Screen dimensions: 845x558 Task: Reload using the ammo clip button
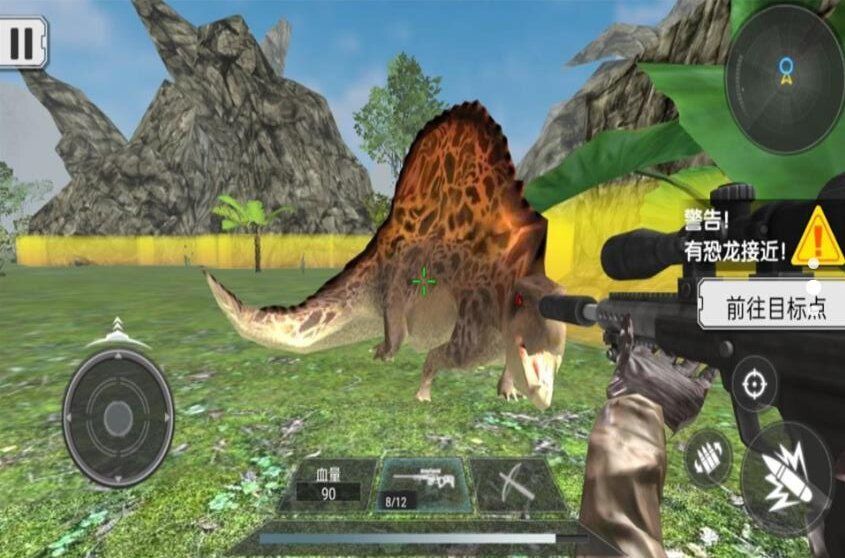(707, 458)
